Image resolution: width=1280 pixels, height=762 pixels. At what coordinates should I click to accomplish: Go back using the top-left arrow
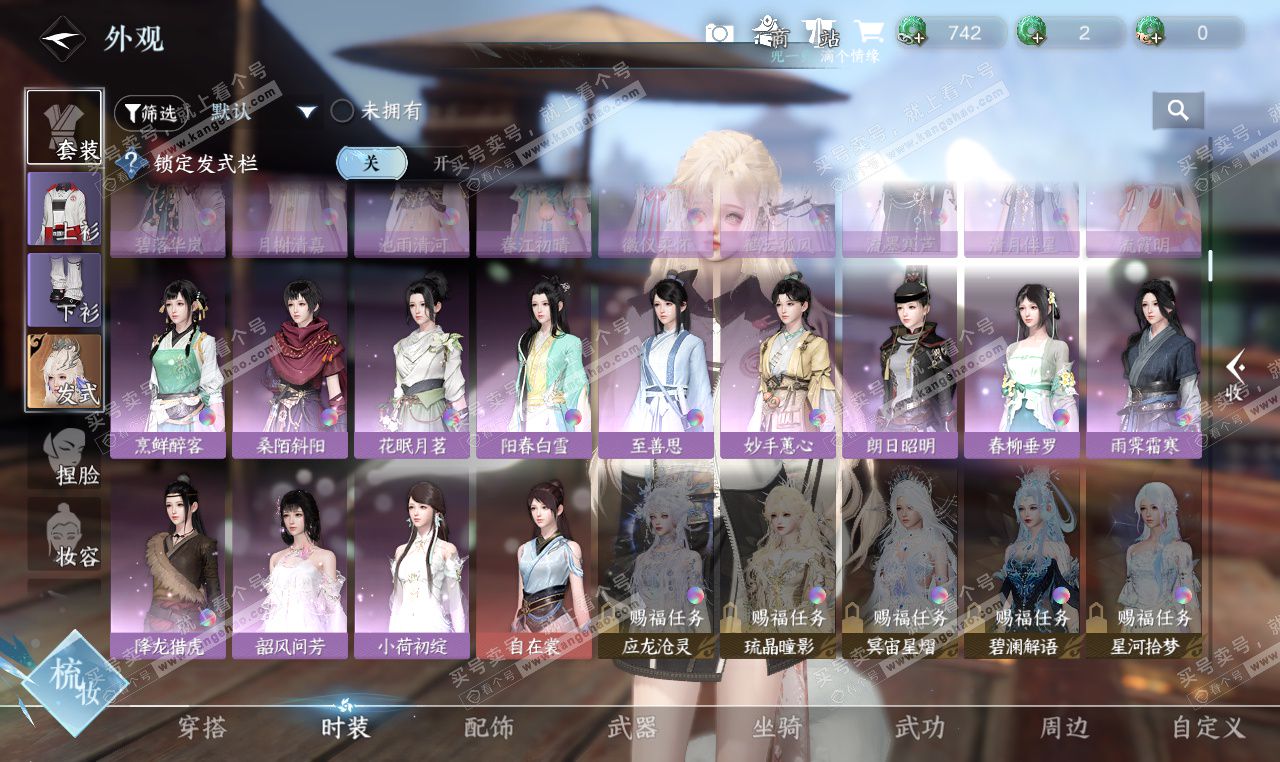pyautogui.click(x=62, y=39)
